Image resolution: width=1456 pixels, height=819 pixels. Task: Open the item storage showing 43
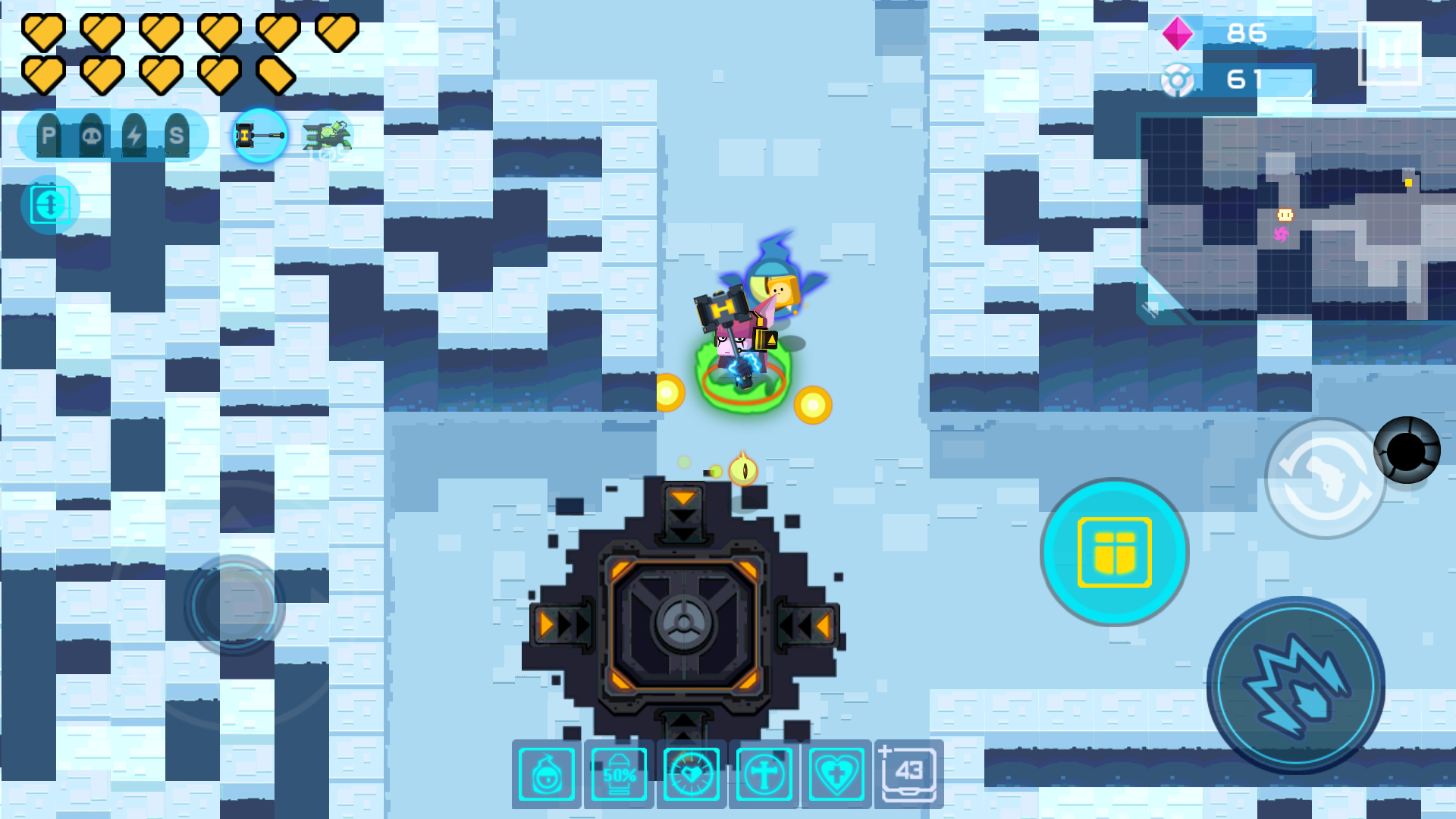(908, 773)
